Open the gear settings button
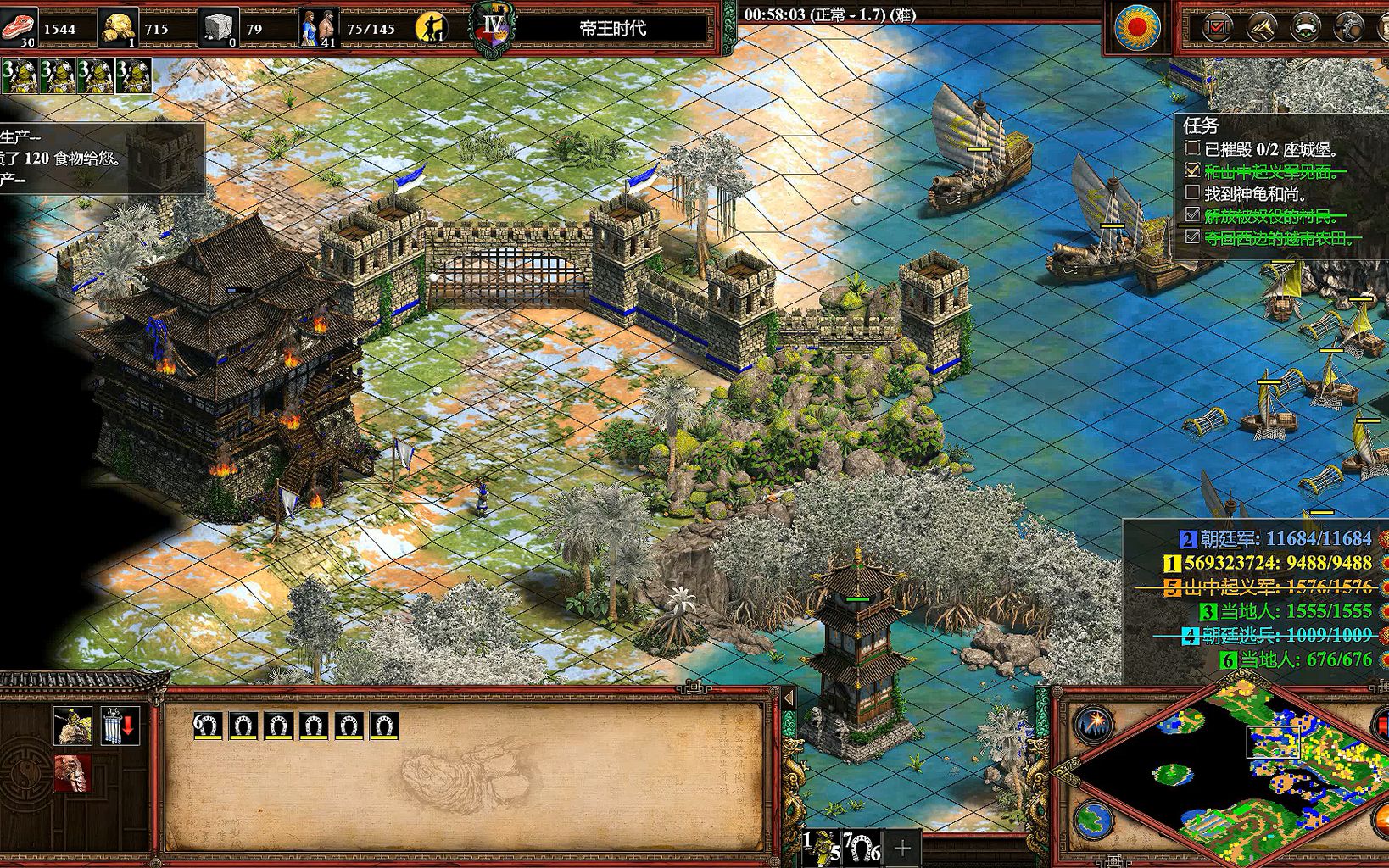Image resolution: width=1389 pixels, height=868 pixels. pos(1348,28)
